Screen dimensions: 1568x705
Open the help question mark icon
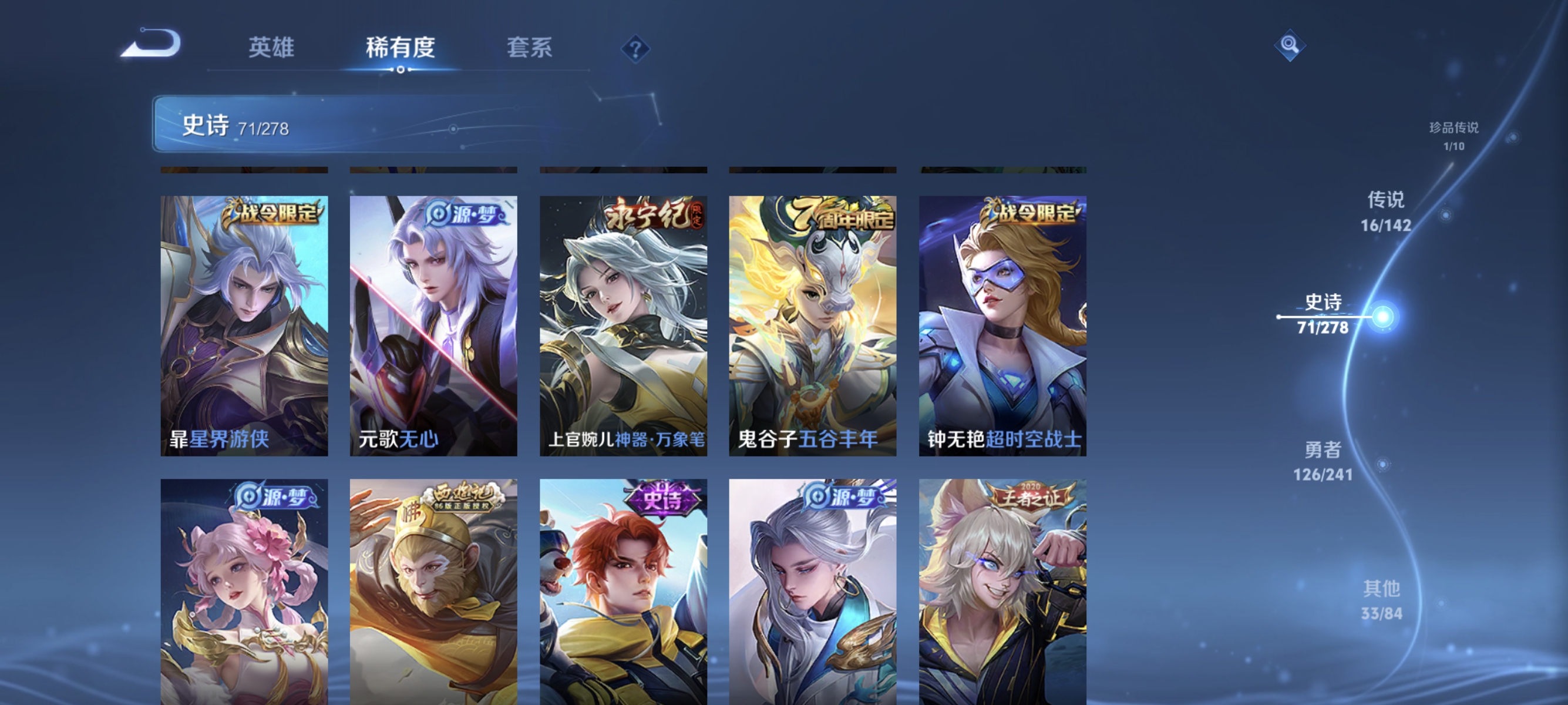(635, 49)
